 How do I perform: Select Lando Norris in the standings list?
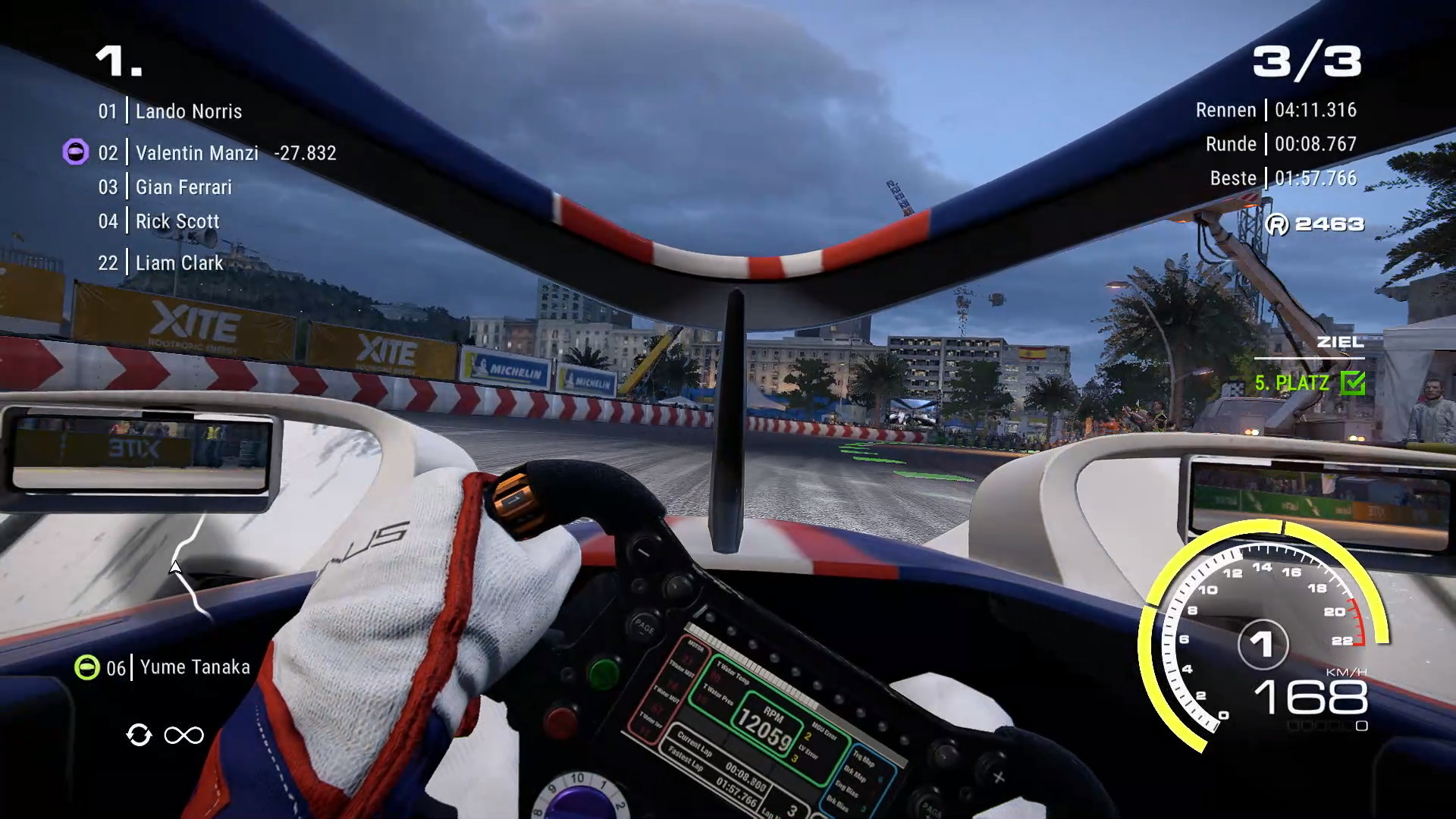point(188,111)
